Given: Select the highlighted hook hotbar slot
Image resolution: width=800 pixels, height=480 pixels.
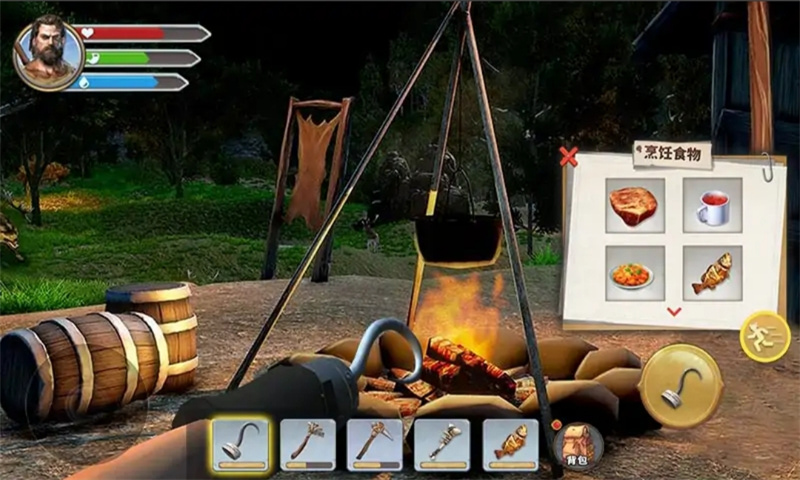Looking at the screenshot, I should [240, 444].
